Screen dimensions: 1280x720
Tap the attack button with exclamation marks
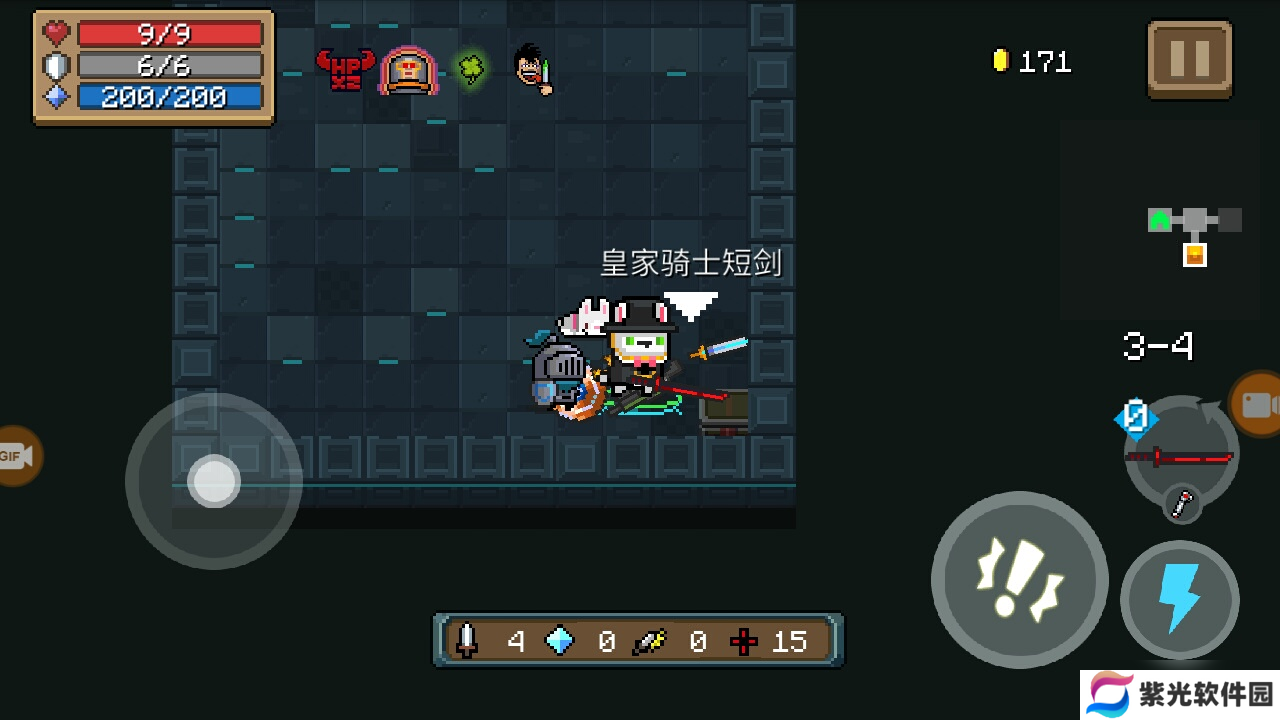pyautogui.click(x=1019, y=580)
